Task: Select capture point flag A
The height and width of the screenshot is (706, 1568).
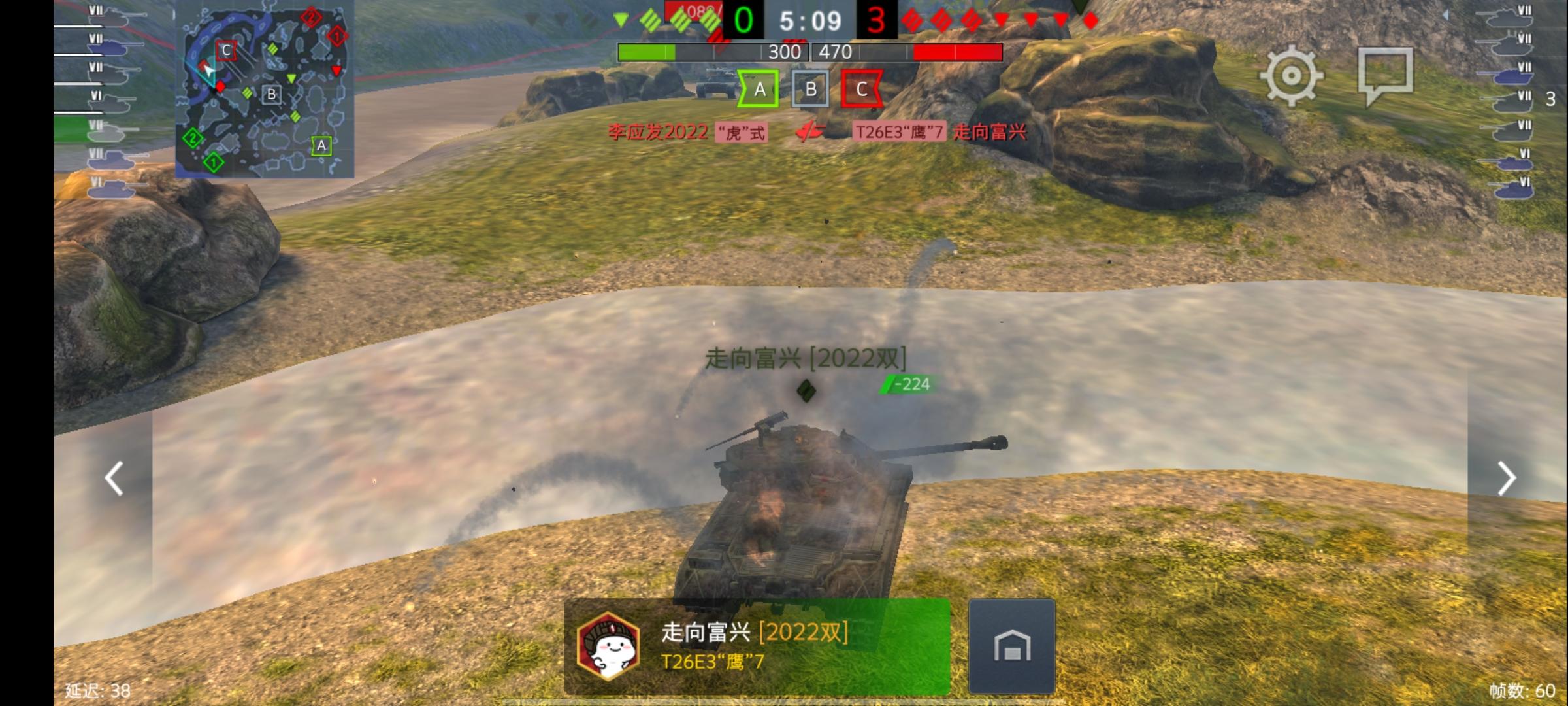Action: [759, 90]
